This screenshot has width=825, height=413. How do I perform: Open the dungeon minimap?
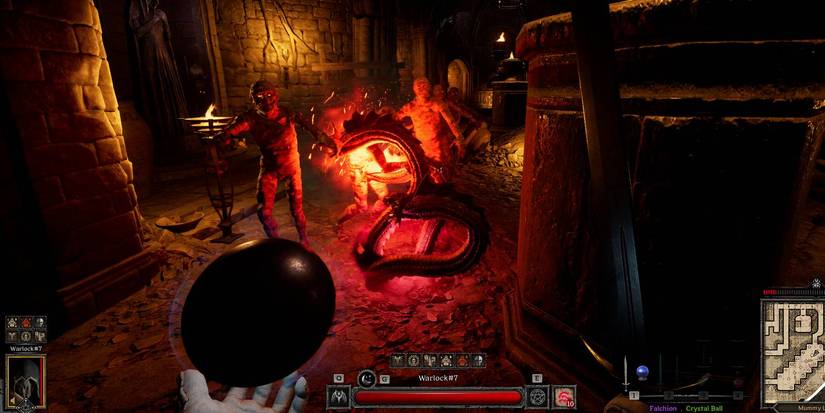(x=792, y=349)
